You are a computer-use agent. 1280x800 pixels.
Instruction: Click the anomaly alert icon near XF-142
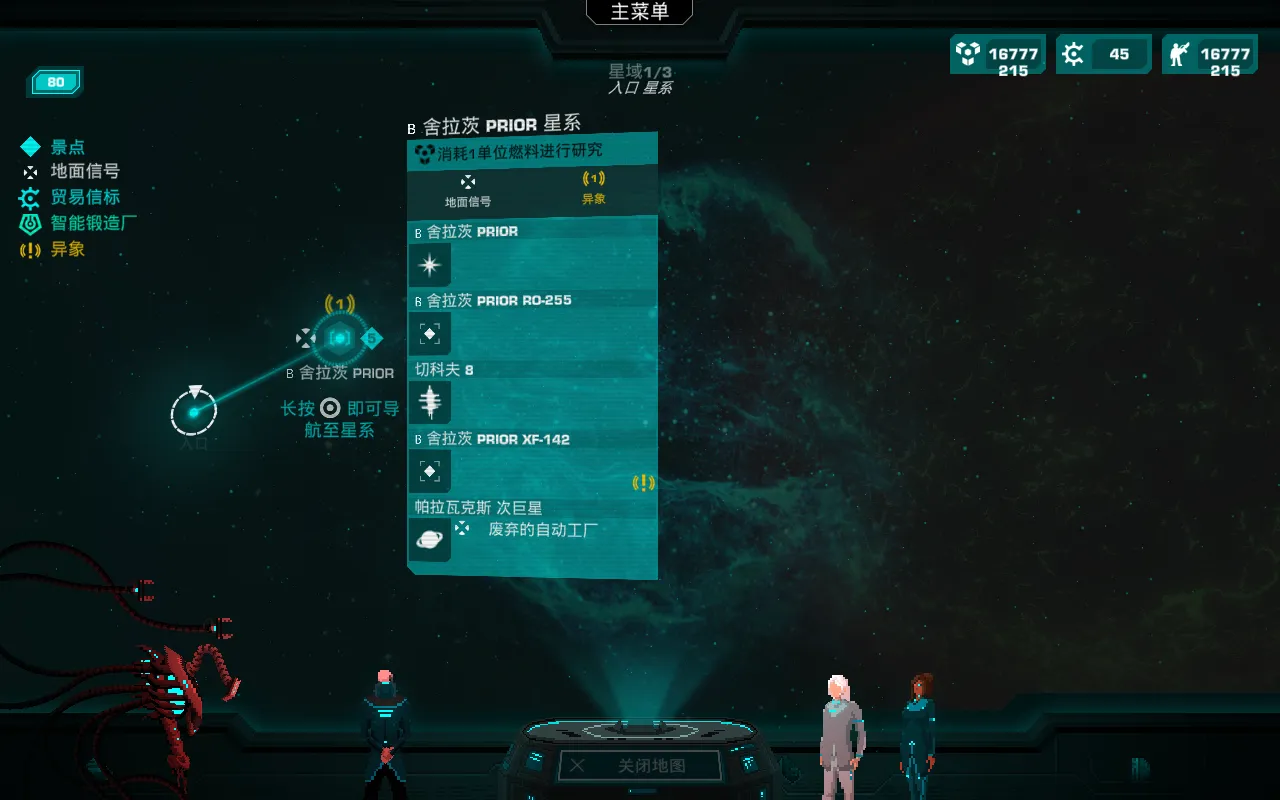[x=645, y=483]
